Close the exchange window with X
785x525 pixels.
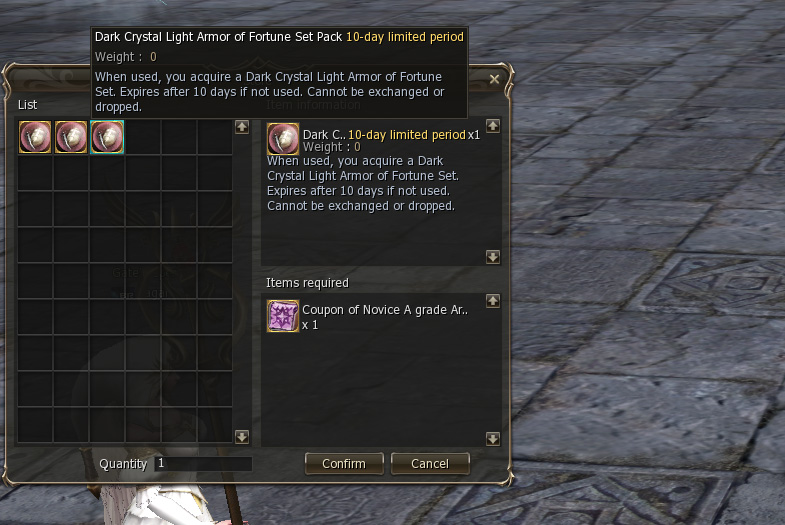pyautogui.click(x=494, y=79)
